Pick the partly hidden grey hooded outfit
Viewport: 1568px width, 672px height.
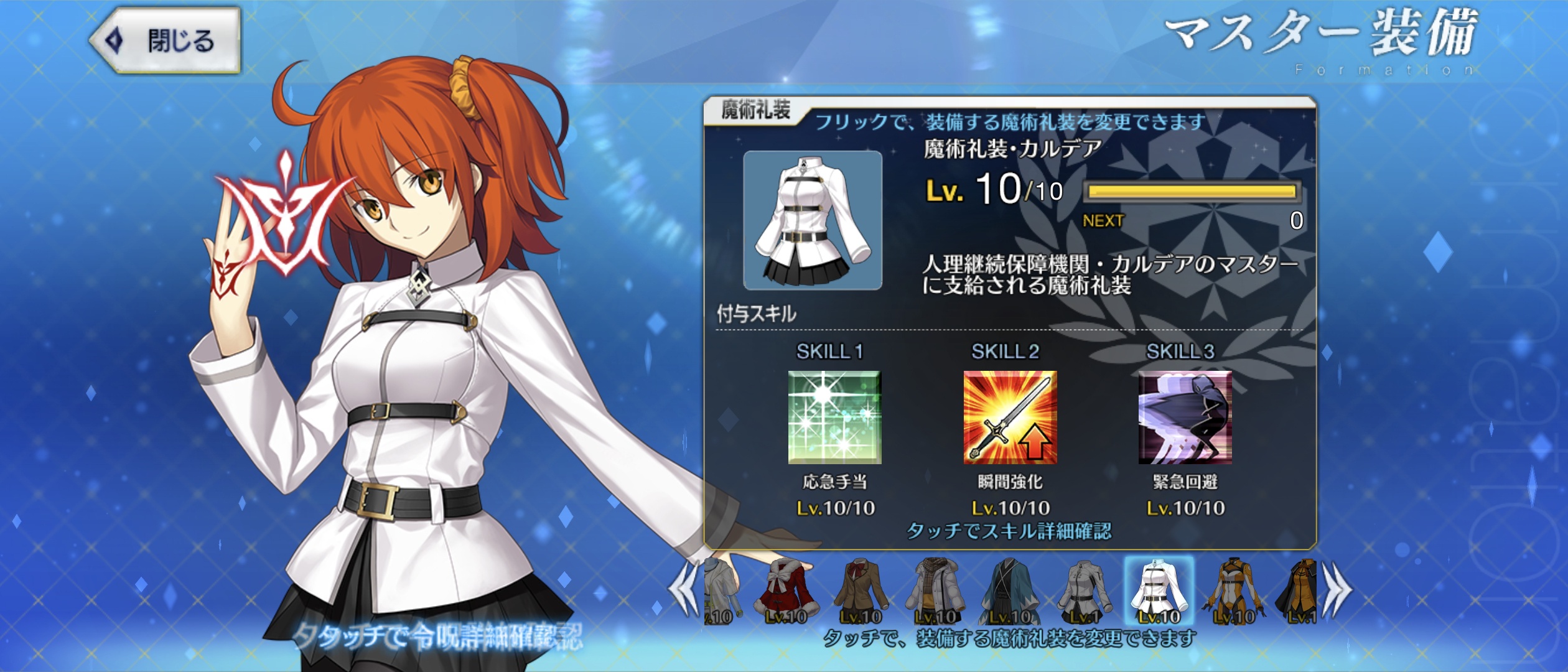pyautogui.click(x=721, y=591)
